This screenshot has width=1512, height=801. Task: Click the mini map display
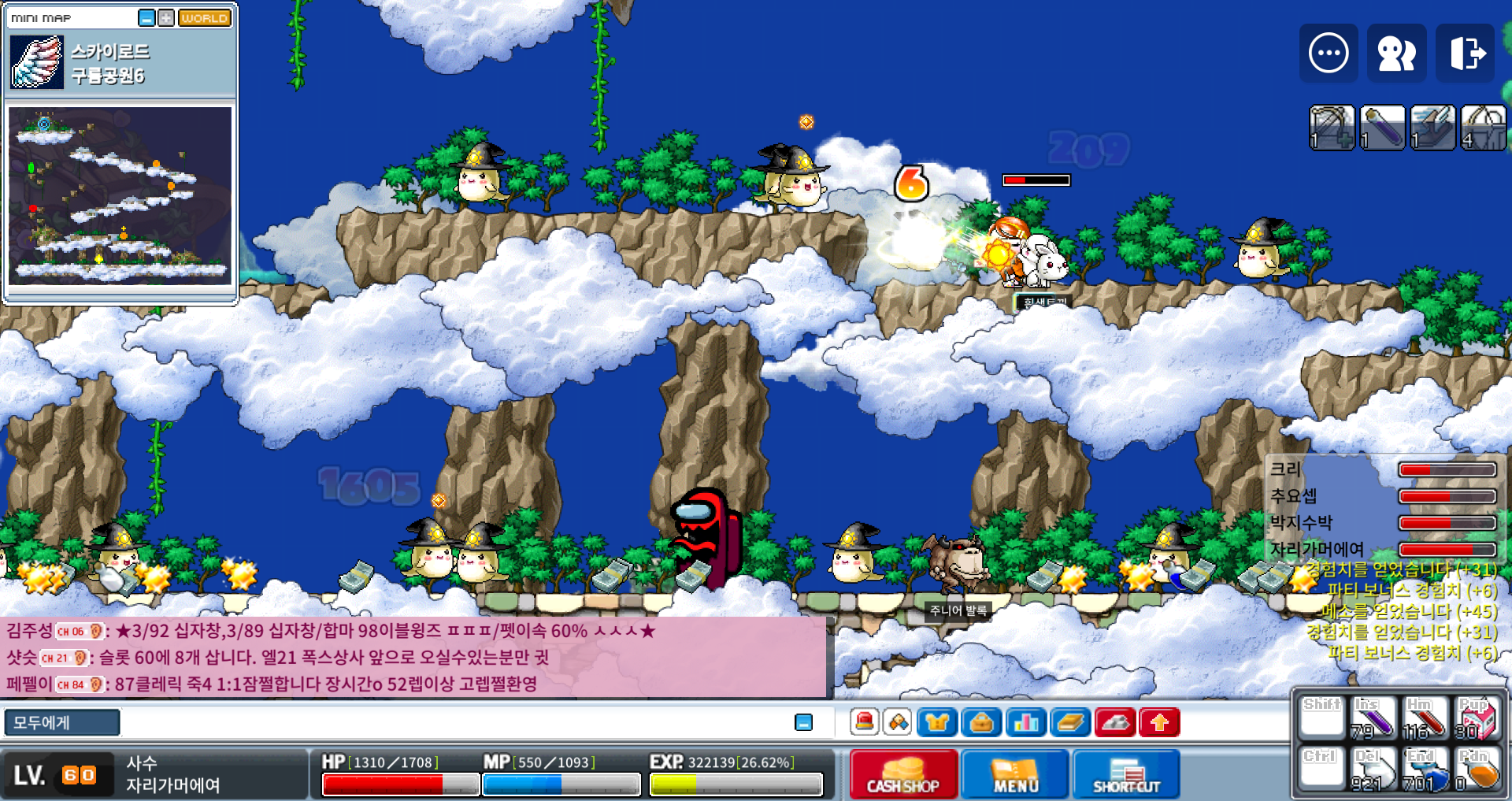tap(120, 195)
